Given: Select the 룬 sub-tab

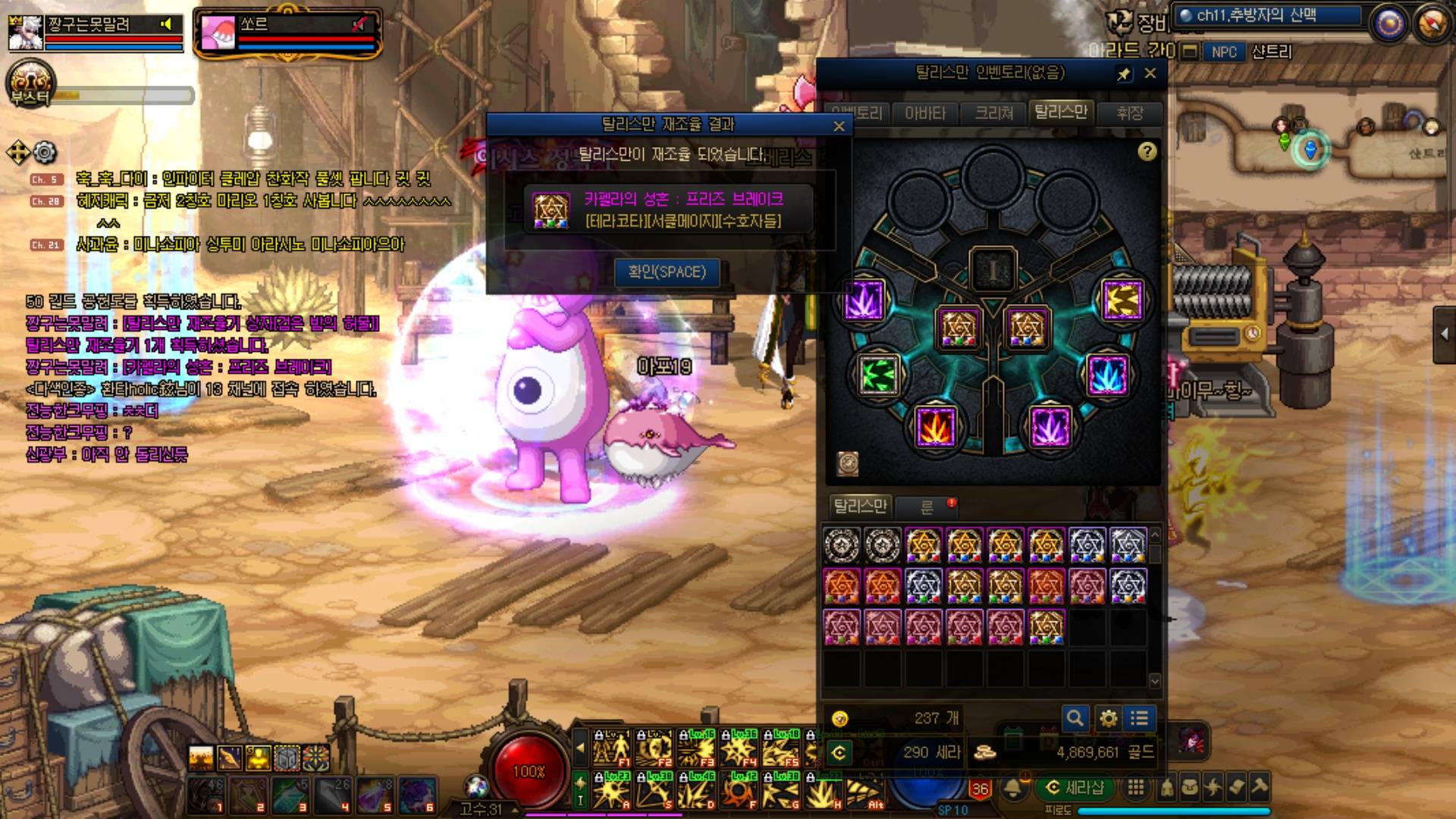Looking at the screenshot, I should click(927, 507).
